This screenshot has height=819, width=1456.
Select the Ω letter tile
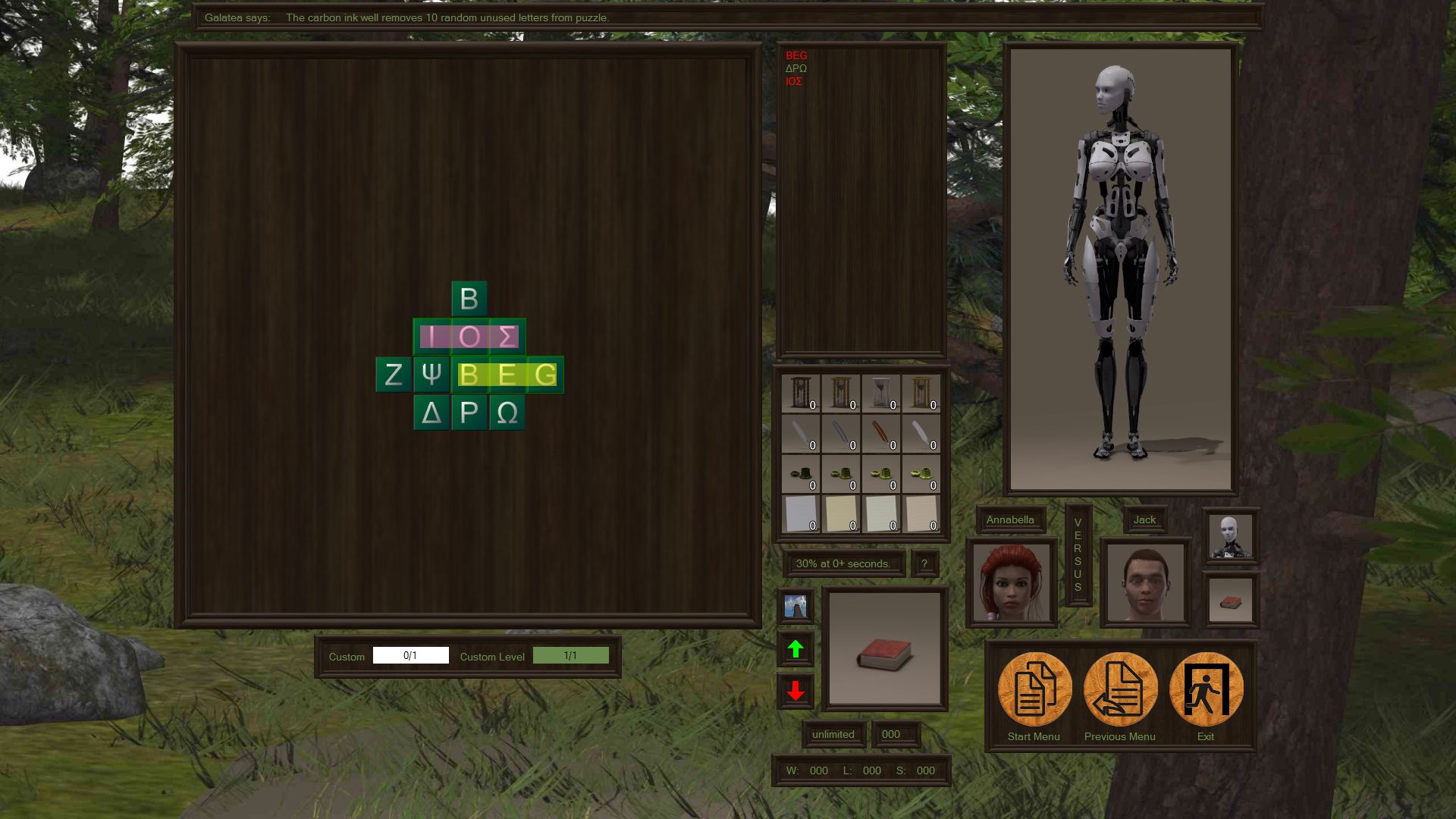click(x=507, y=413)
